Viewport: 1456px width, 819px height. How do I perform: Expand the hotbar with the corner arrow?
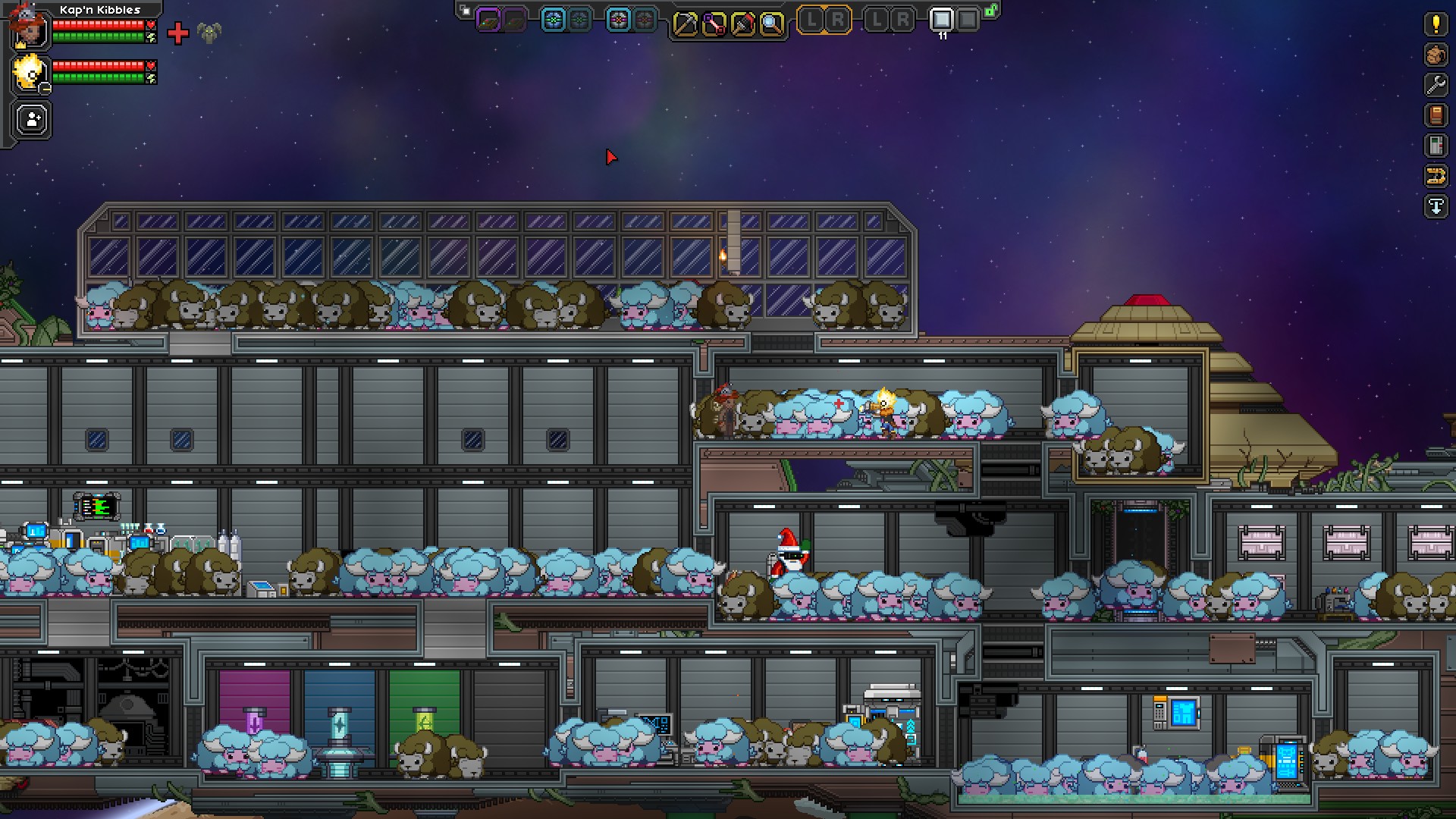[x=463, y=9]
